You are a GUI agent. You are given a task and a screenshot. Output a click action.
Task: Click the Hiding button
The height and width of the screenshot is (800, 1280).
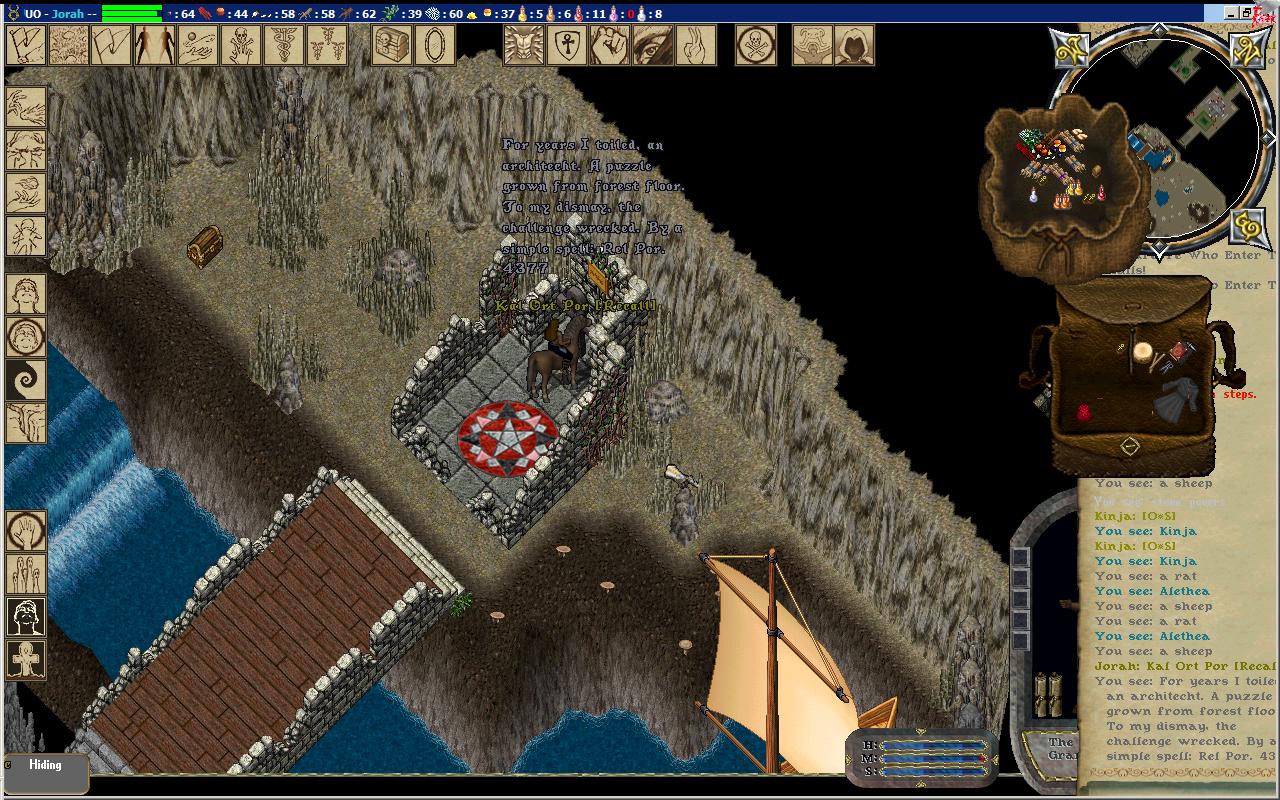coord(45,766)
